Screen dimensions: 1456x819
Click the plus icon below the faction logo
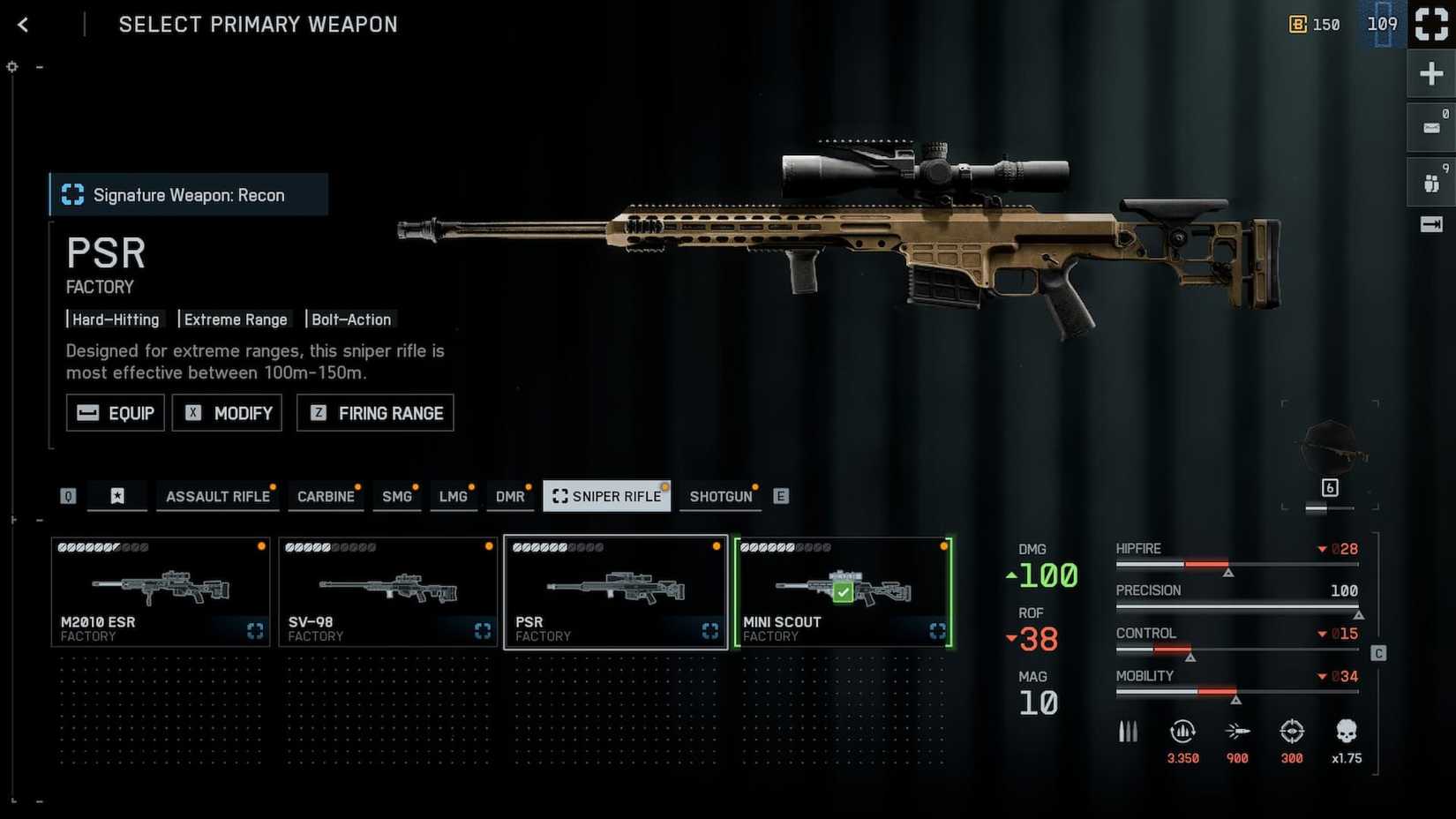(1430, 73)
